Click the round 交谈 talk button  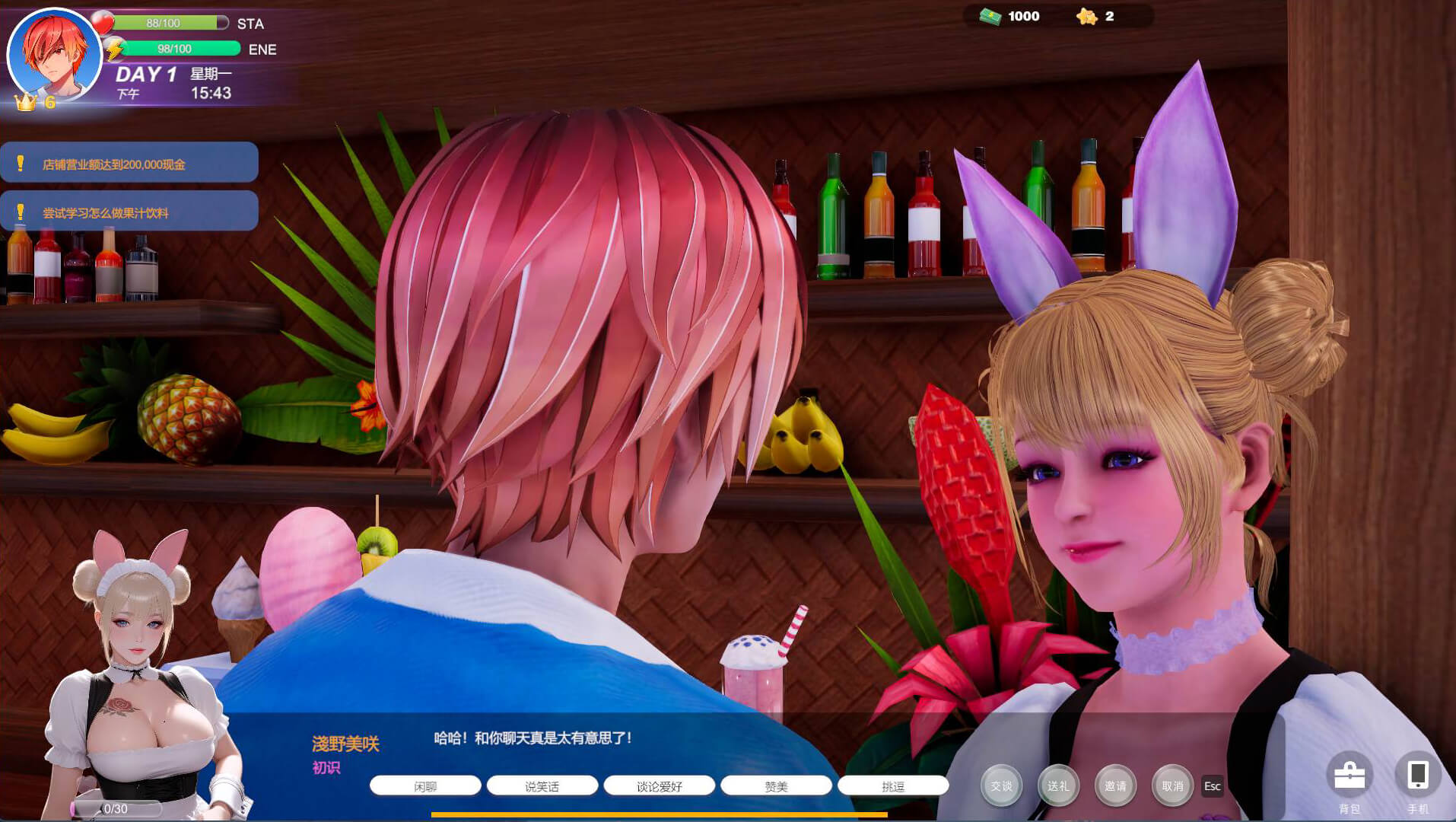pyautogui.click(x=1001, y=785)
